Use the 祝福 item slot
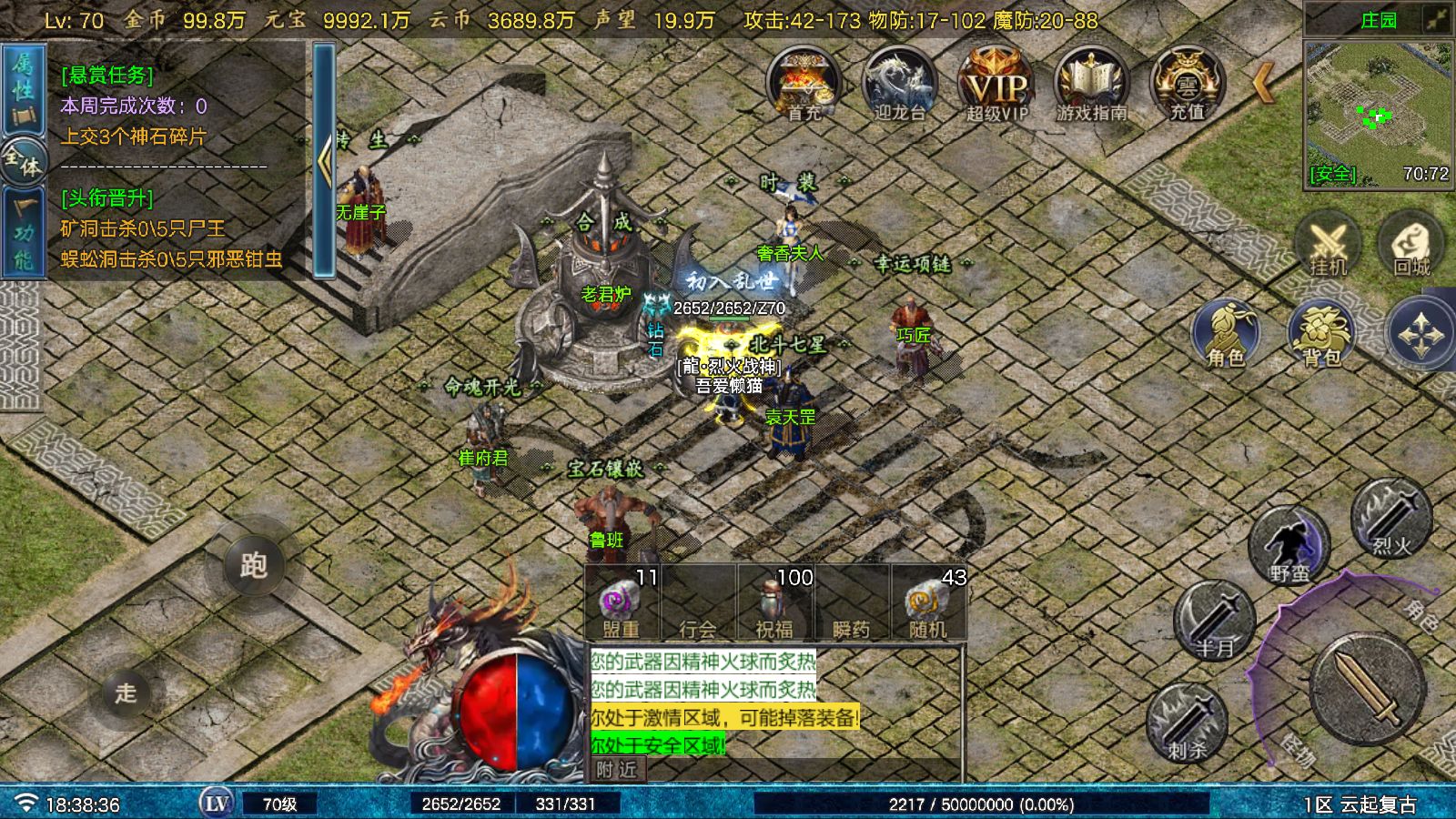The width and height of the screenshot is (1456, 819). coord(774,602)
